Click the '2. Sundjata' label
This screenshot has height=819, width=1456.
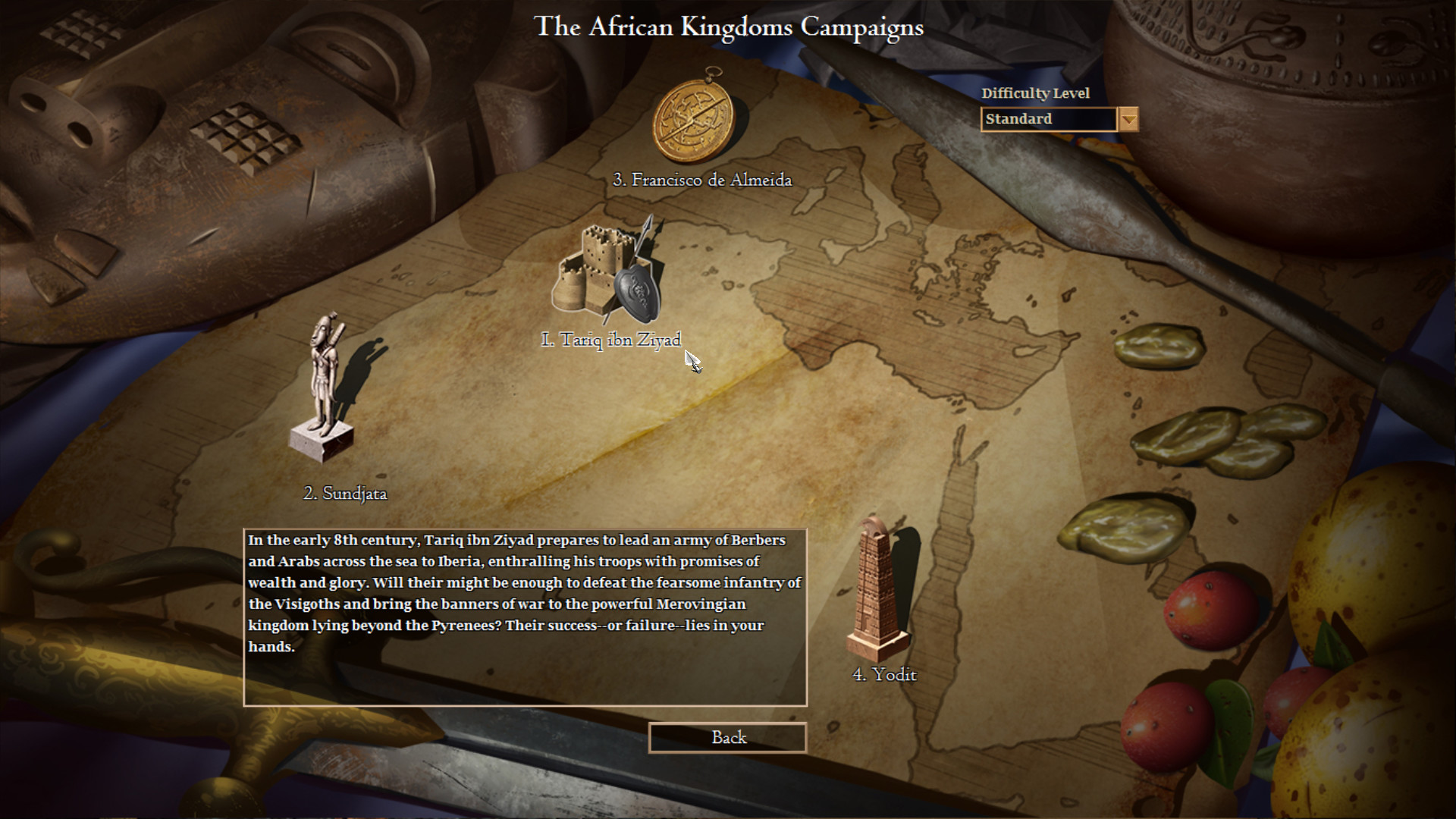pyautogui.click(x=346, y=493)
